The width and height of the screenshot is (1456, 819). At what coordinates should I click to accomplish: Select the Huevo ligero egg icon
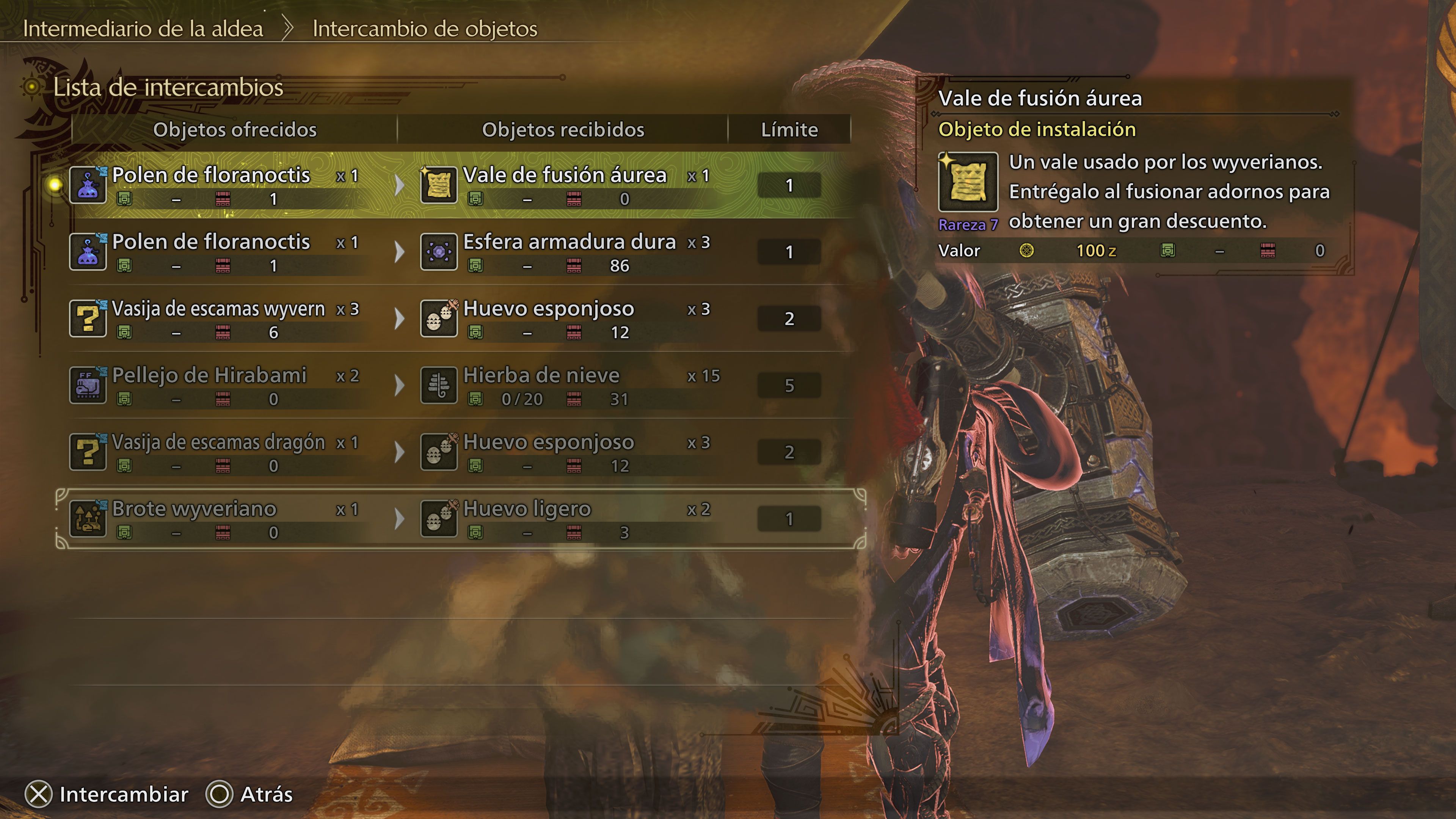click(x=439, y=519)
